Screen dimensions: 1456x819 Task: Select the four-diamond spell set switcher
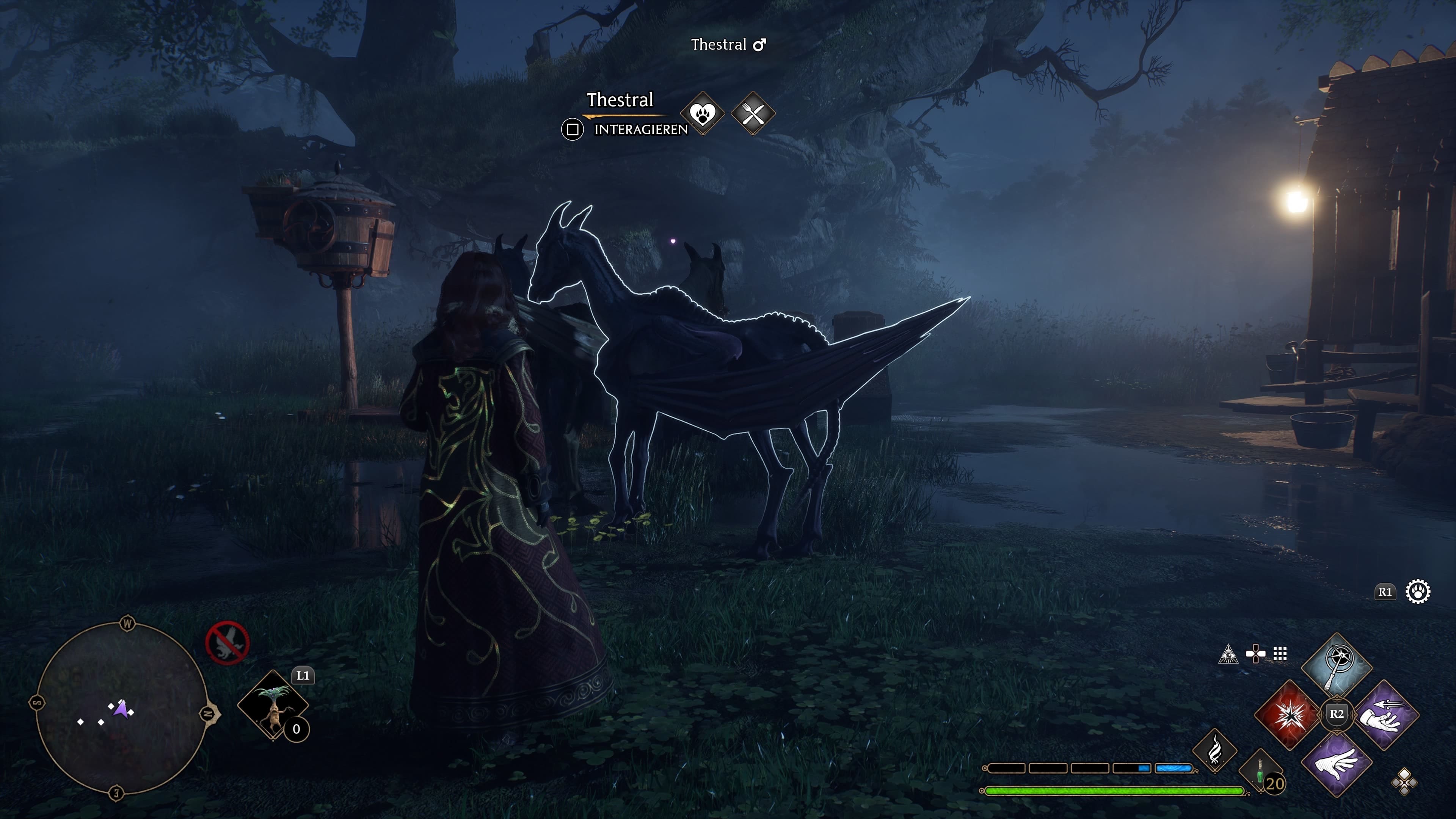pyautogui.click(x=1404, y=782)
